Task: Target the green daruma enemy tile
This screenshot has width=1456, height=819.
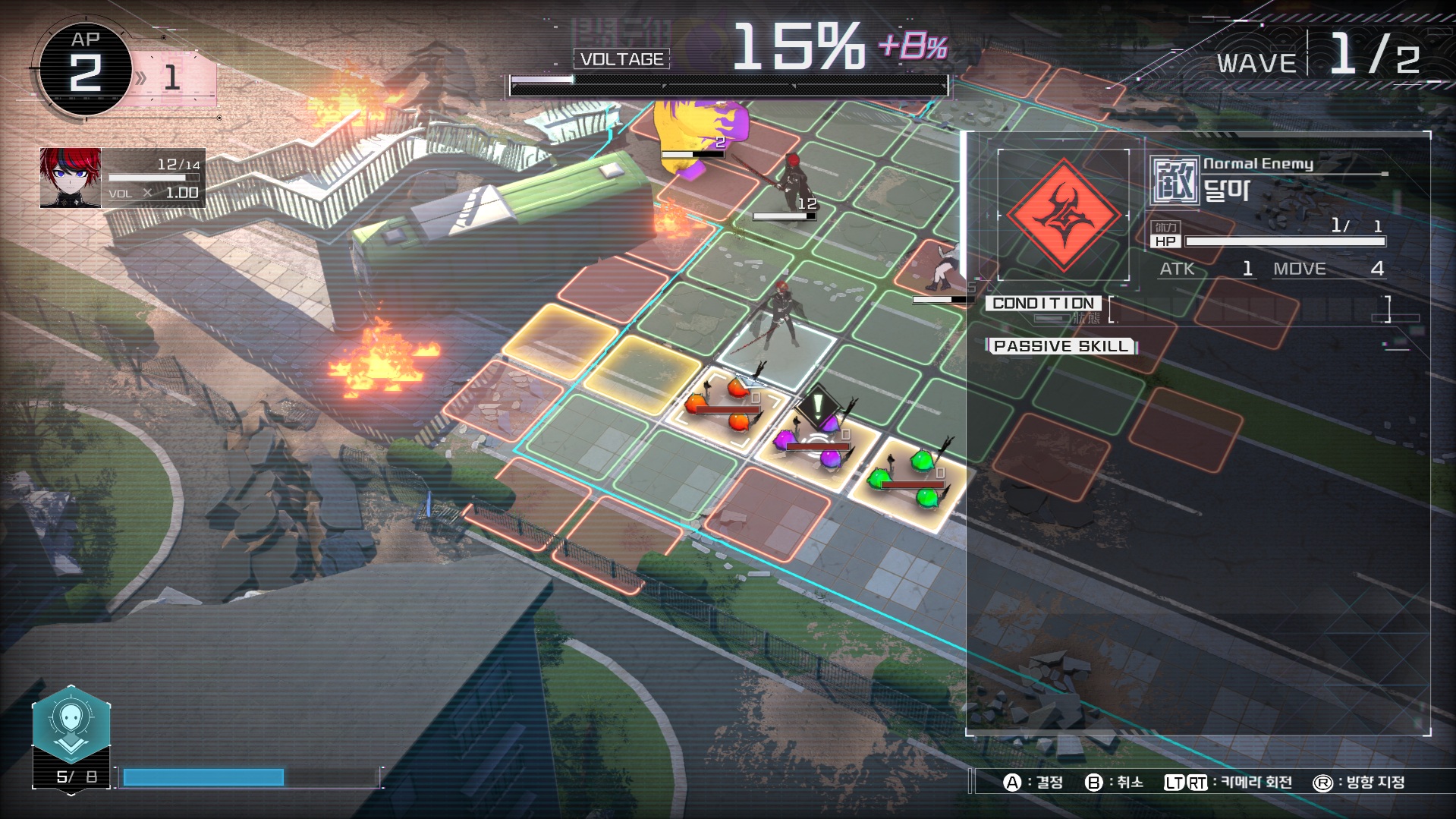Action: [908, 478]
